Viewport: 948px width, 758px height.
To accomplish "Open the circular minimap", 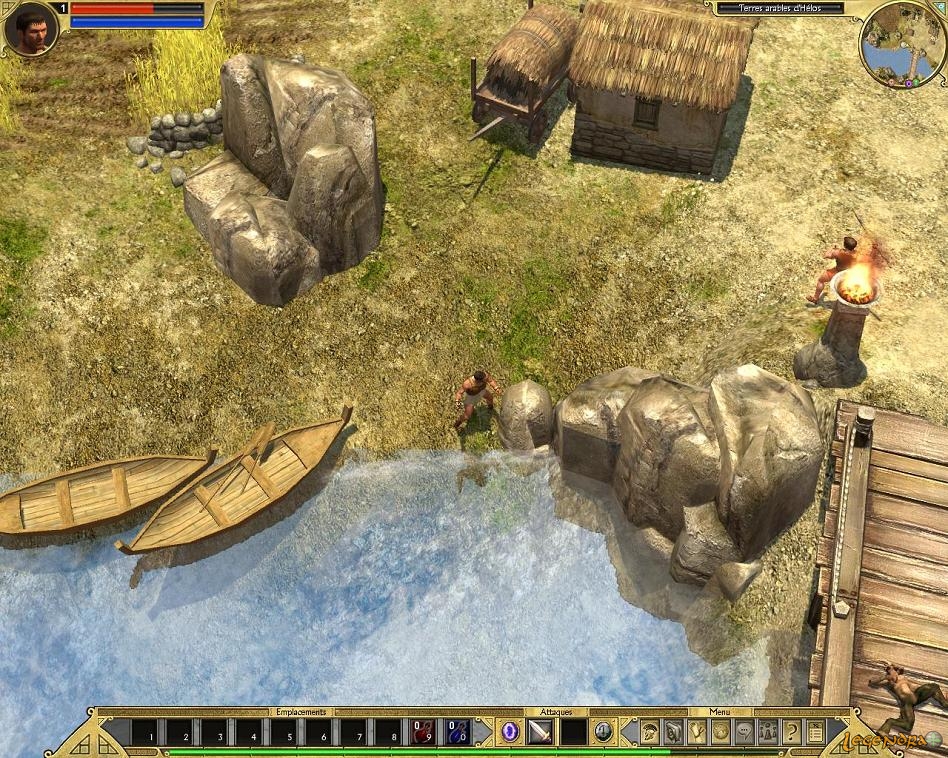I will [x=902, y=44].
